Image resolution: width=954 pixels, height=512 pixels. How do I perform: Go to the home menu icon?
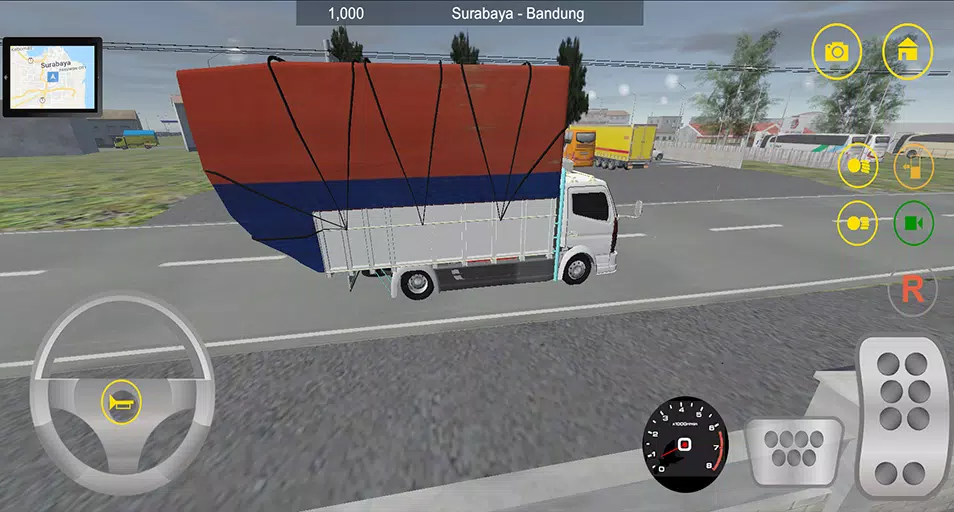pos(908,52)
